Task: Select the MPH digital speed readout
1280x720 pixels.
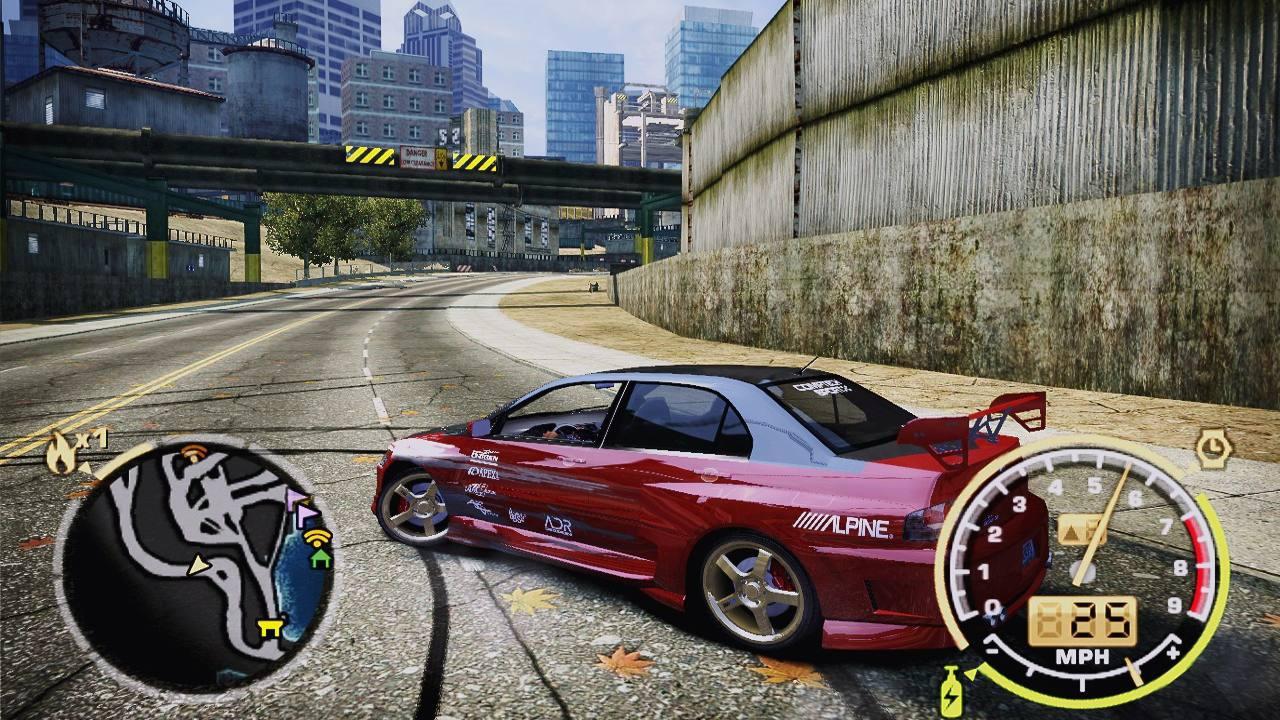Action: tap(1082, 620)
